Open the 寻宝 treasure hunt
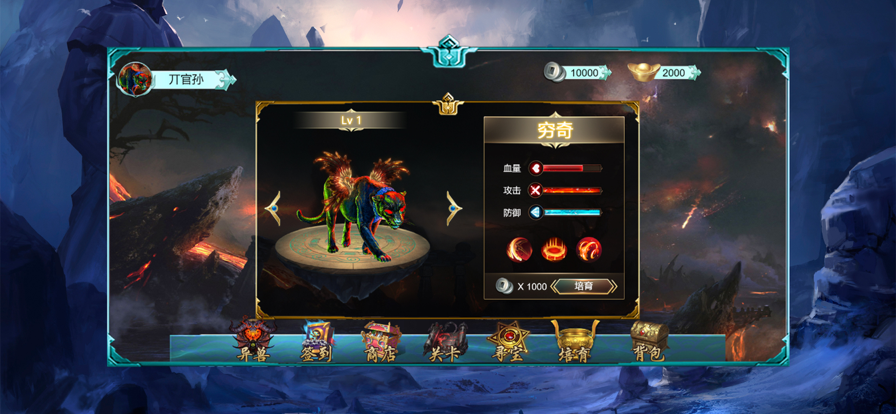This screenshot has width=896, height=414. 510,340
